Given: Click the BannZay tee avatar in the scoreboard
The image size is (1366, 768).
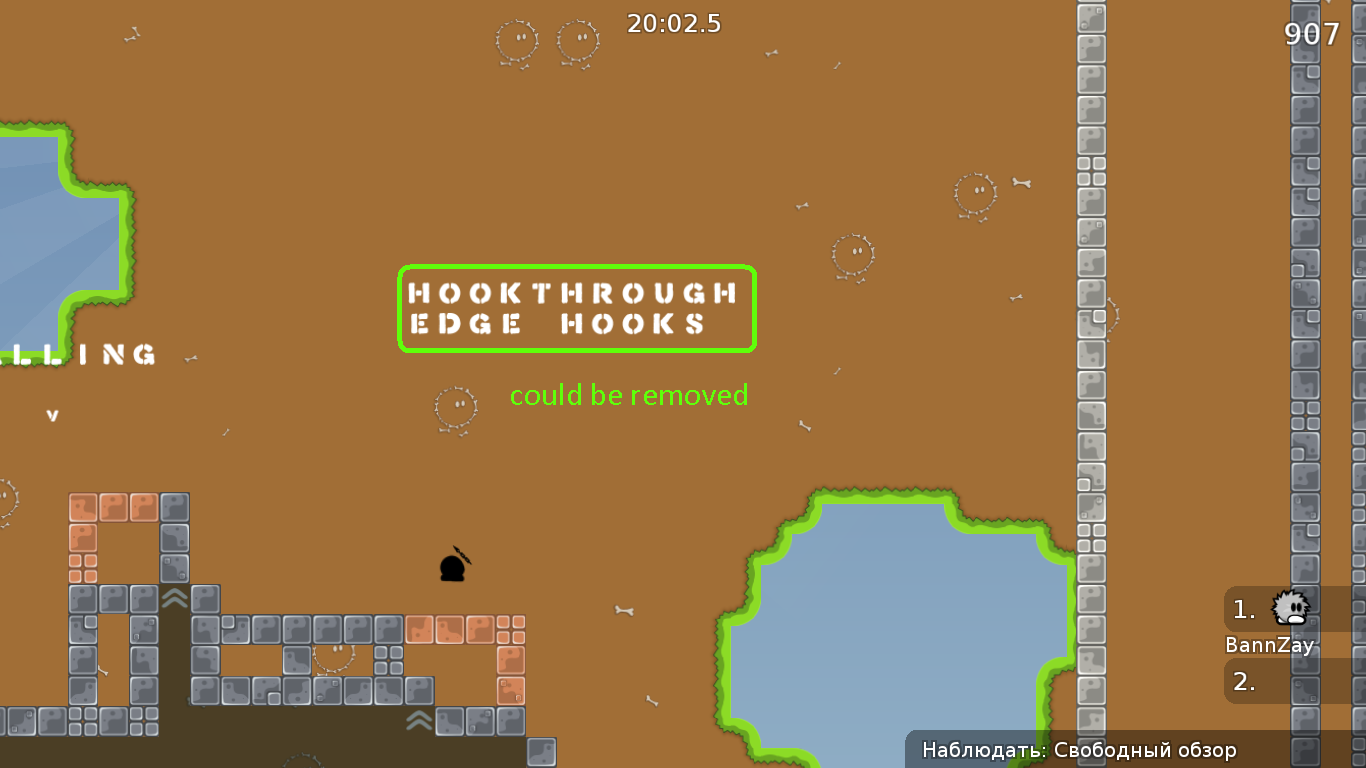Looking at the screenshot, I should [x=1290, y=608].
